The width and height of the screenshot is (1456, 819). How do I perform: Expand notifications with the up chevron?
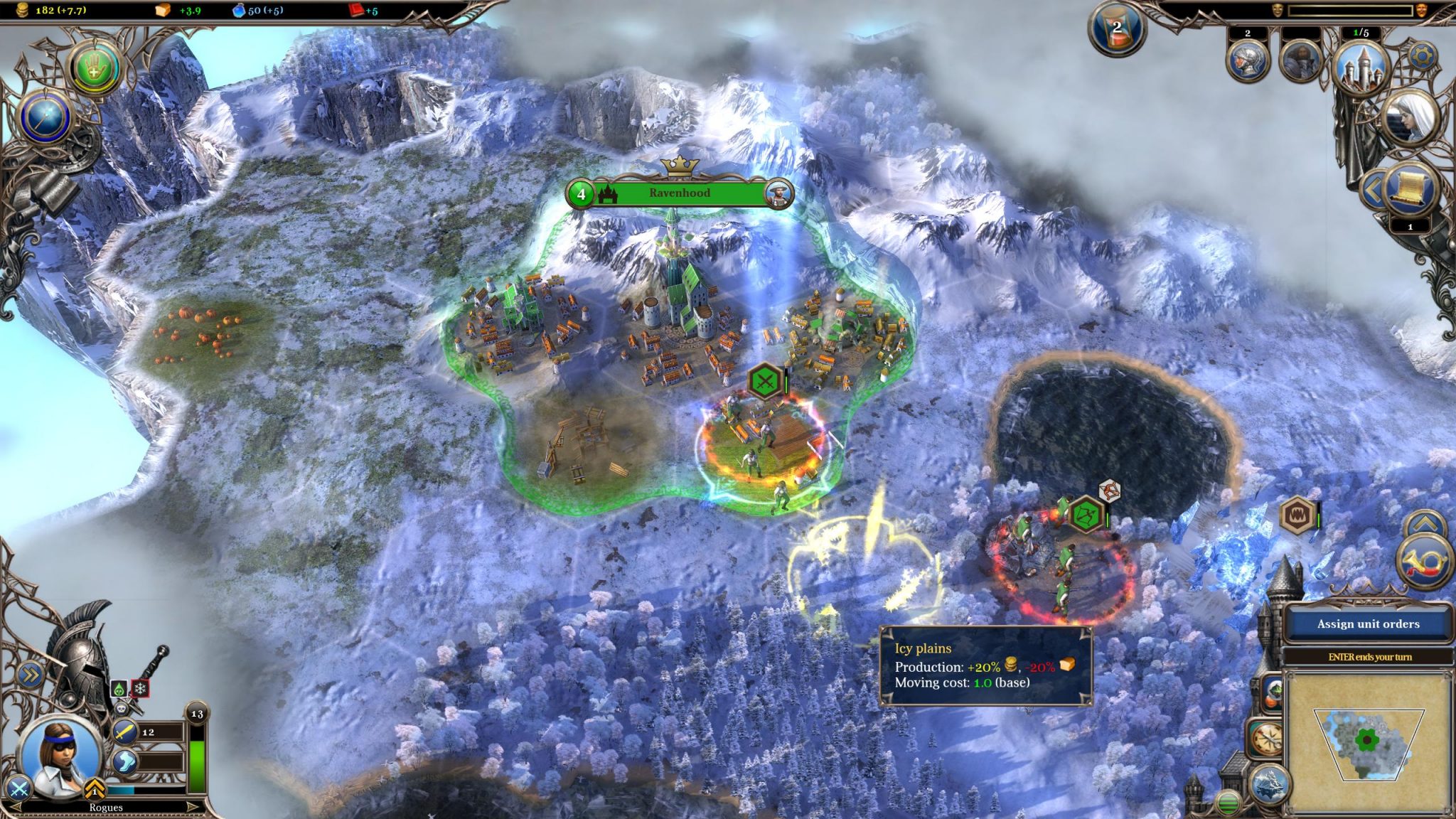pos(1425,525)
